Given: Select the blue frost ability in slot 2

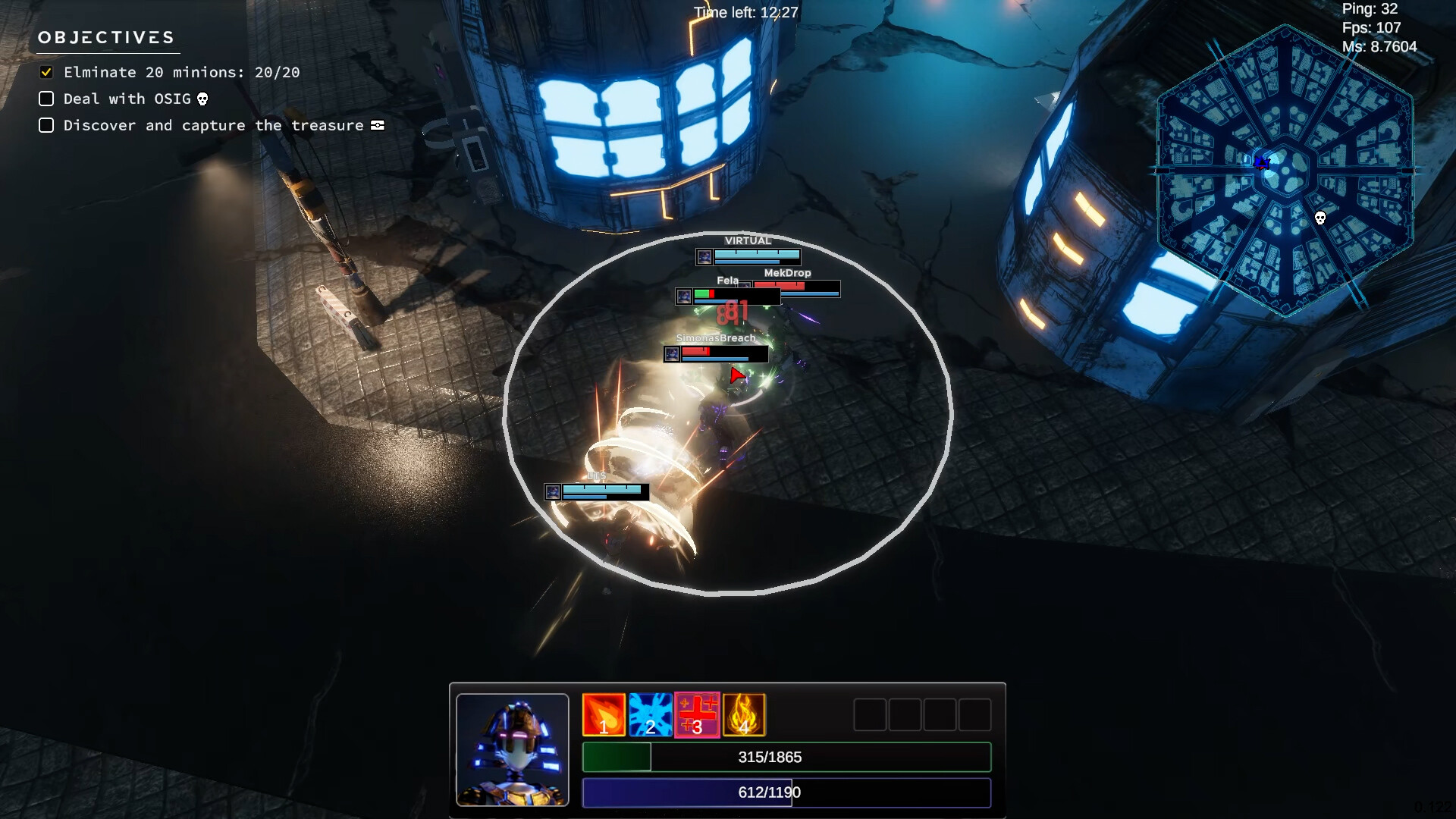Looking at the screenshot, I should pos(650,714).
